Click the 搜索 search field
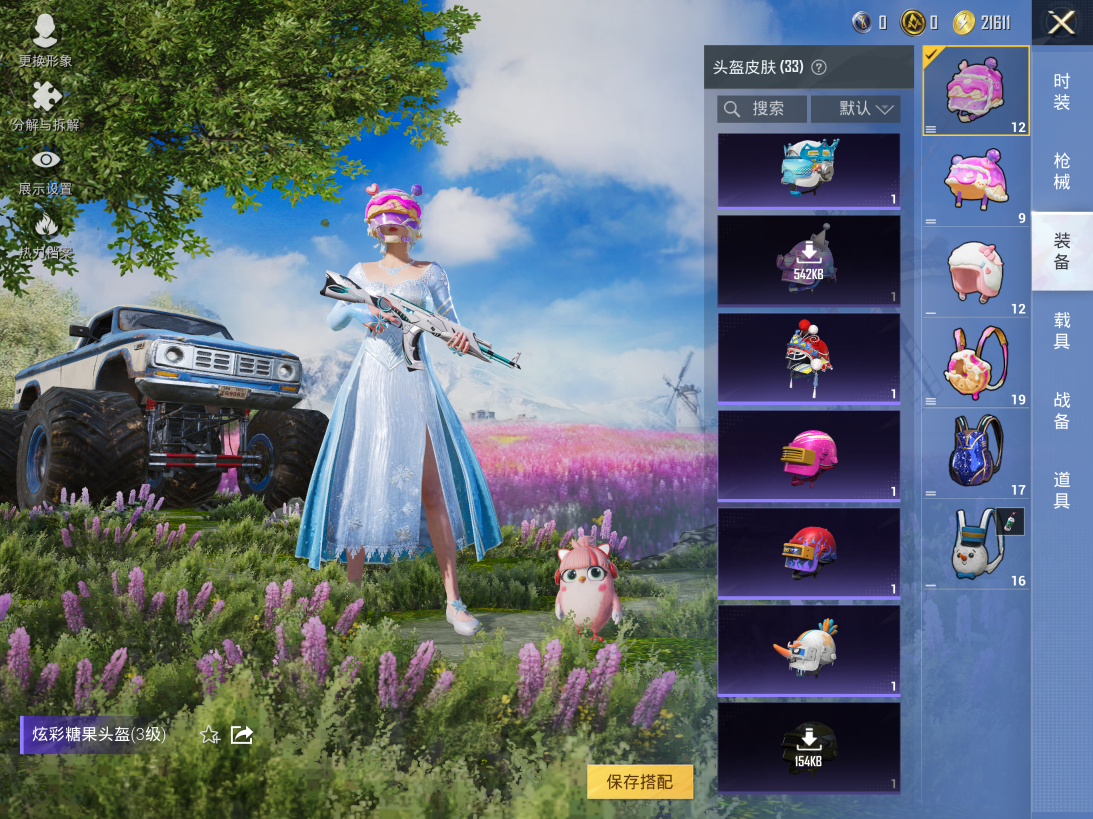Image resolution: width=1093 pixels, height=819 pixels. coord(762,109)
